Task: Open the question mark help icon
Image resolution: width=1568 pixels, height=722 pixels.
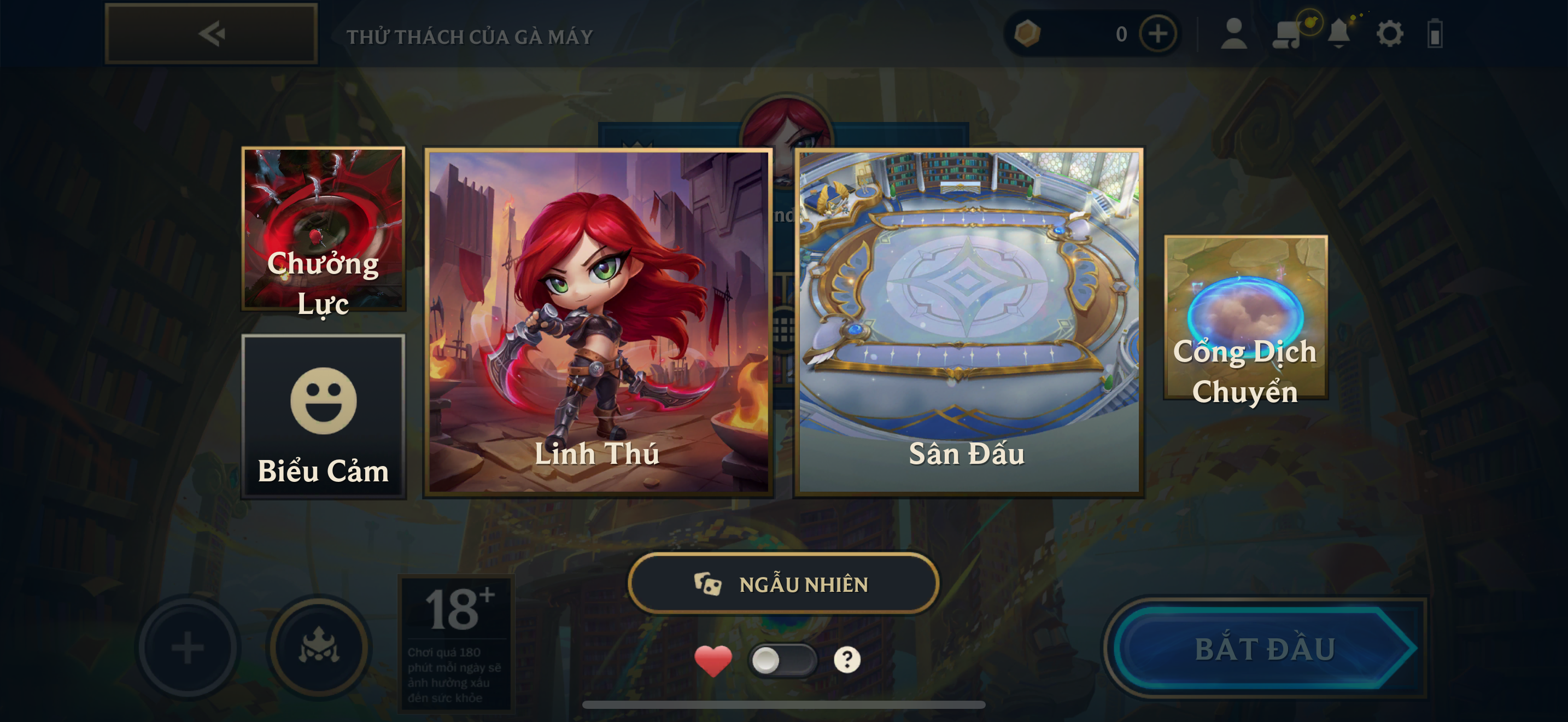Action: [847, 660]
